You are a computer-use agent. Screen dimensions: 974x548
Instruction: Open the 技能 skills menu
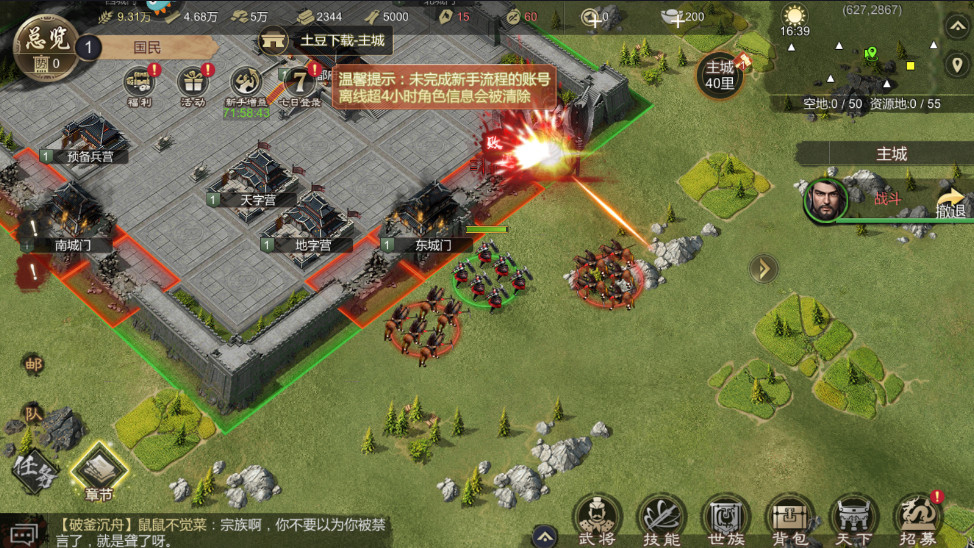[x=660, y=518]
